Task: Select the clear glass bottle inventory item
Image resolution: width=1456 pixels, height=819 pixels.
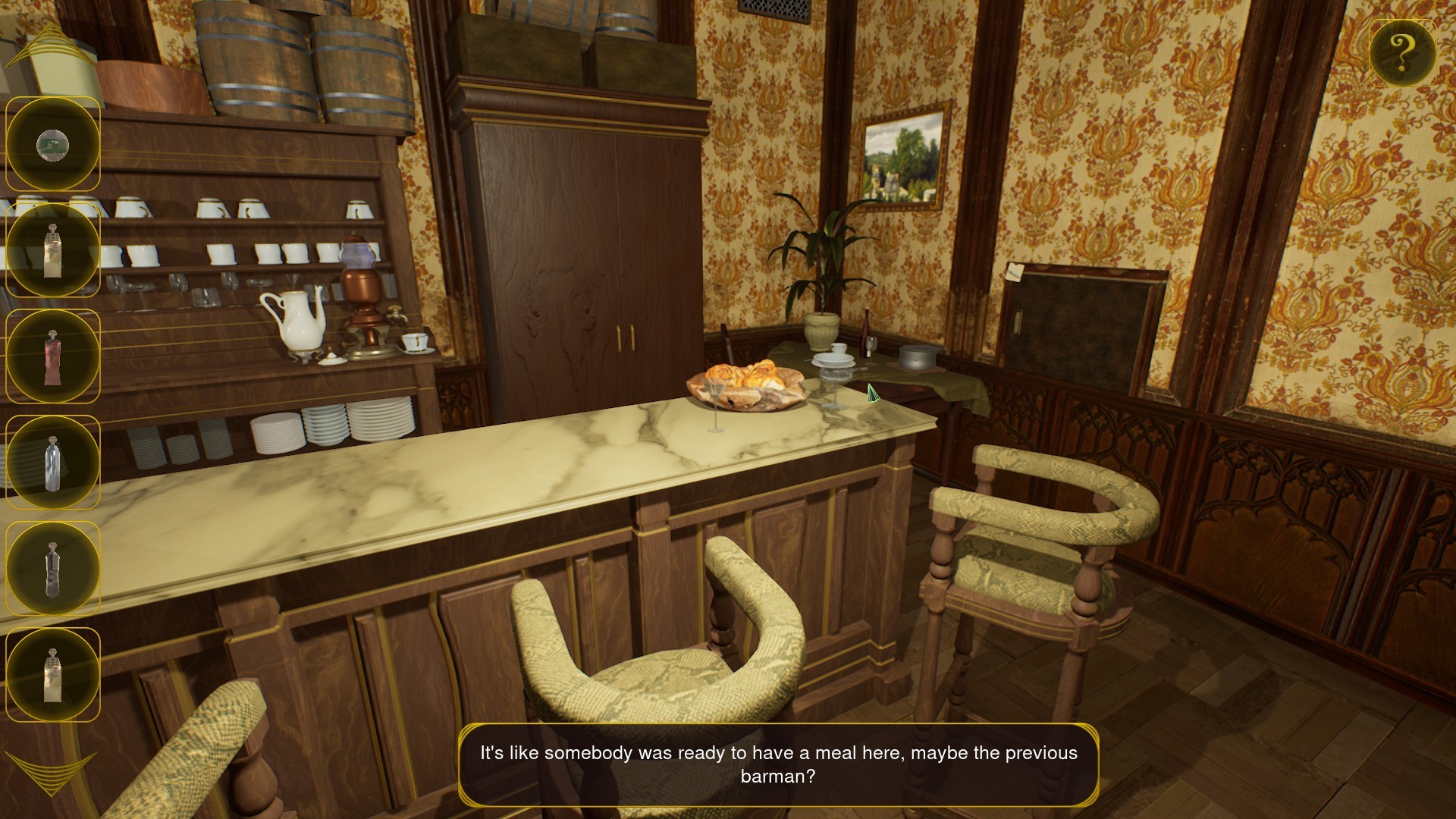Action: click(x=52, y=461)
